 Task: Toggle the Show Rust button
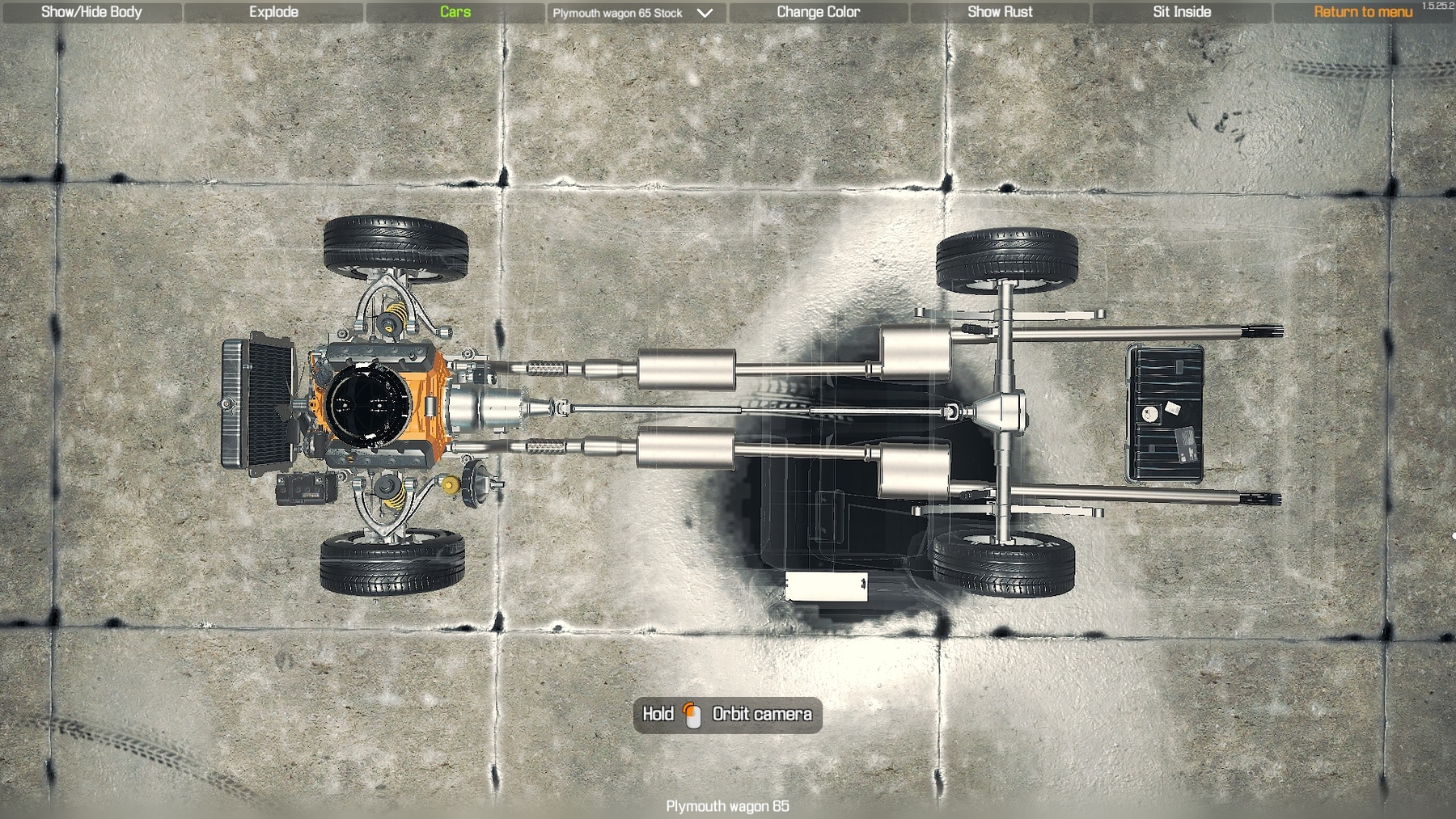click(1000, 12)
